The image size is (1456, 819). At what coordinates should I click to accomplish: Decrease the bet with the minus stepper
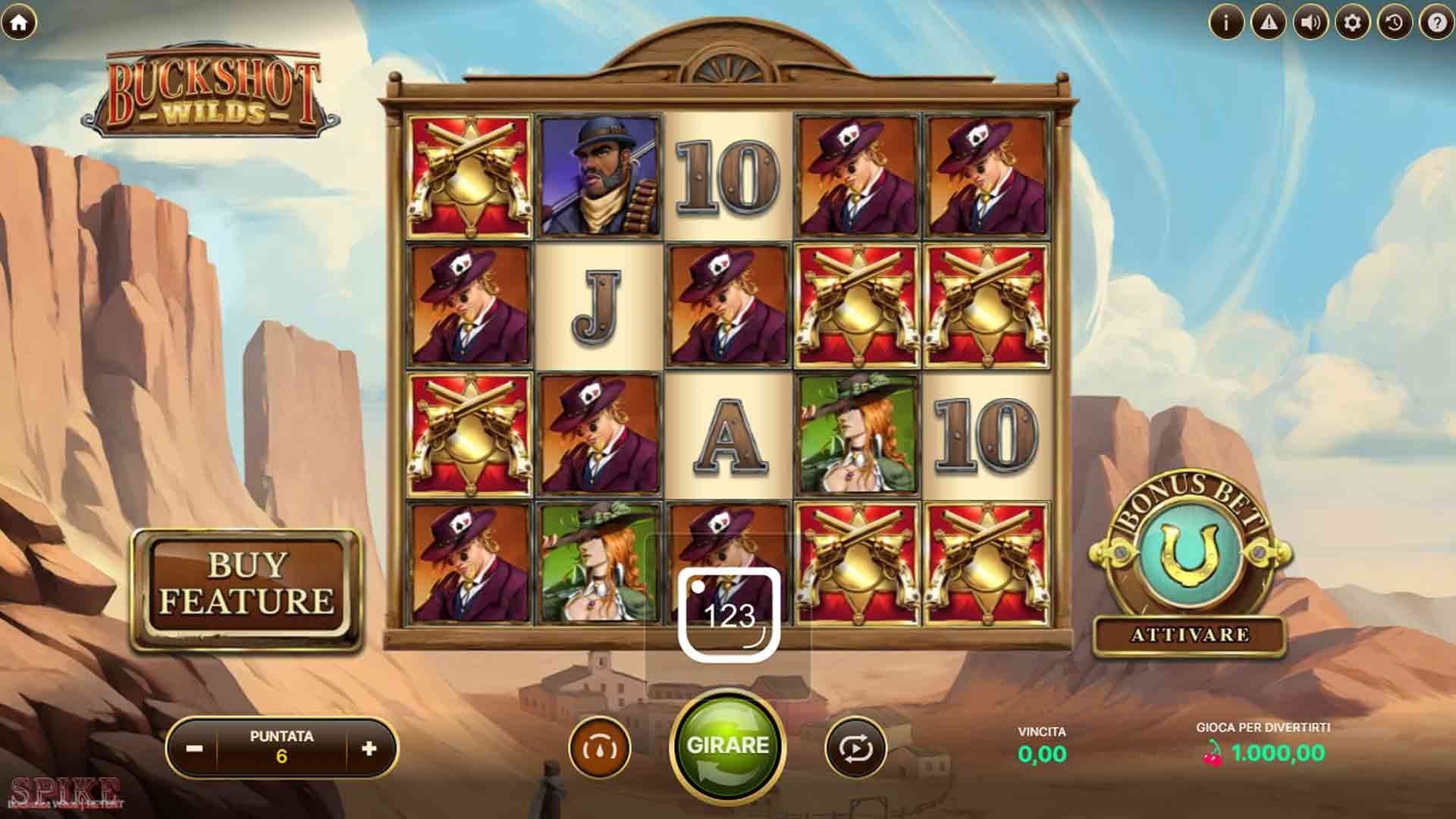point(196,747)
